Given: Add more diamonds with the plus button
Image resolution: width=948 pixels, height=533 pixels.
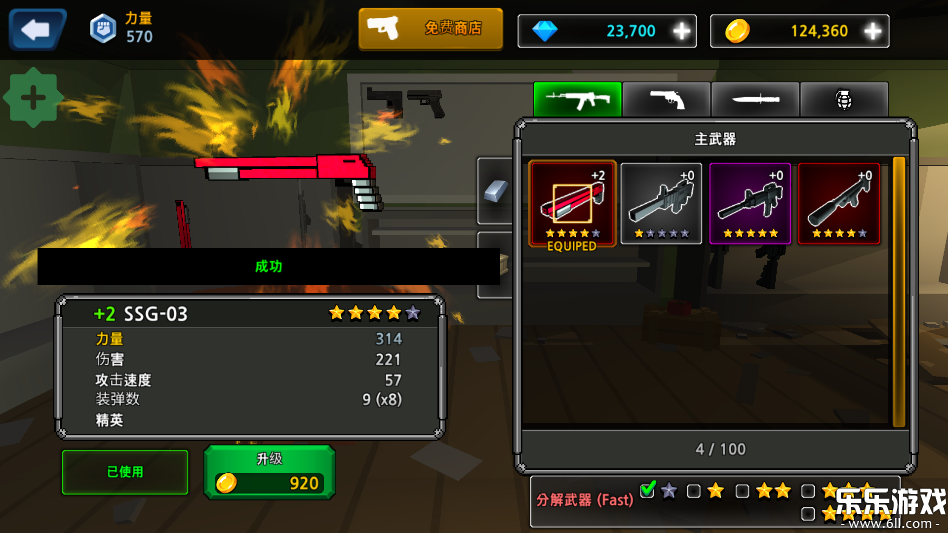Looking at the screenshot, I should coord(682,31).
